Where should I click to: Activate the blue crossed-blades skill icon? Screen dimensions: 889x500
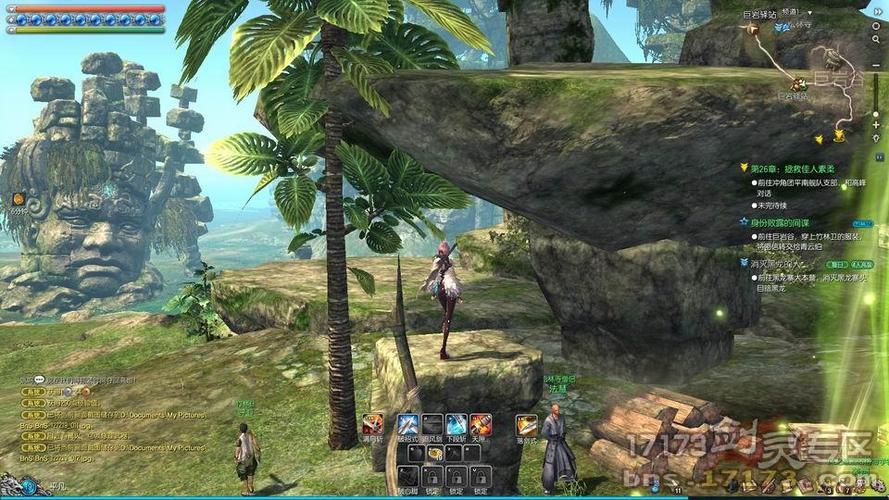click(x=408, y=424)
